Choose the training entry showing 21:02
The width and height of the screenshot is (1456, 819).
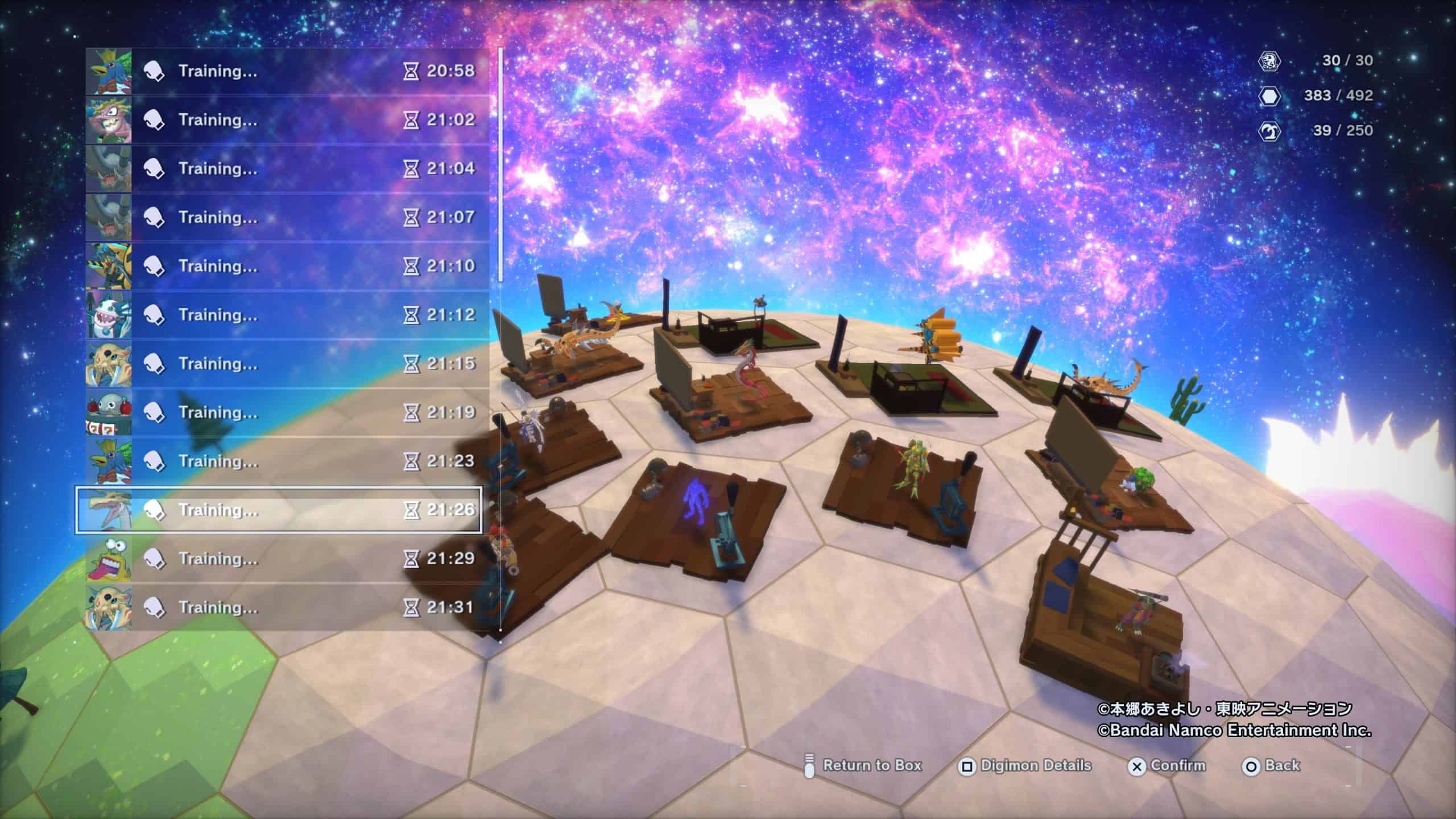(x=287, y=120)
